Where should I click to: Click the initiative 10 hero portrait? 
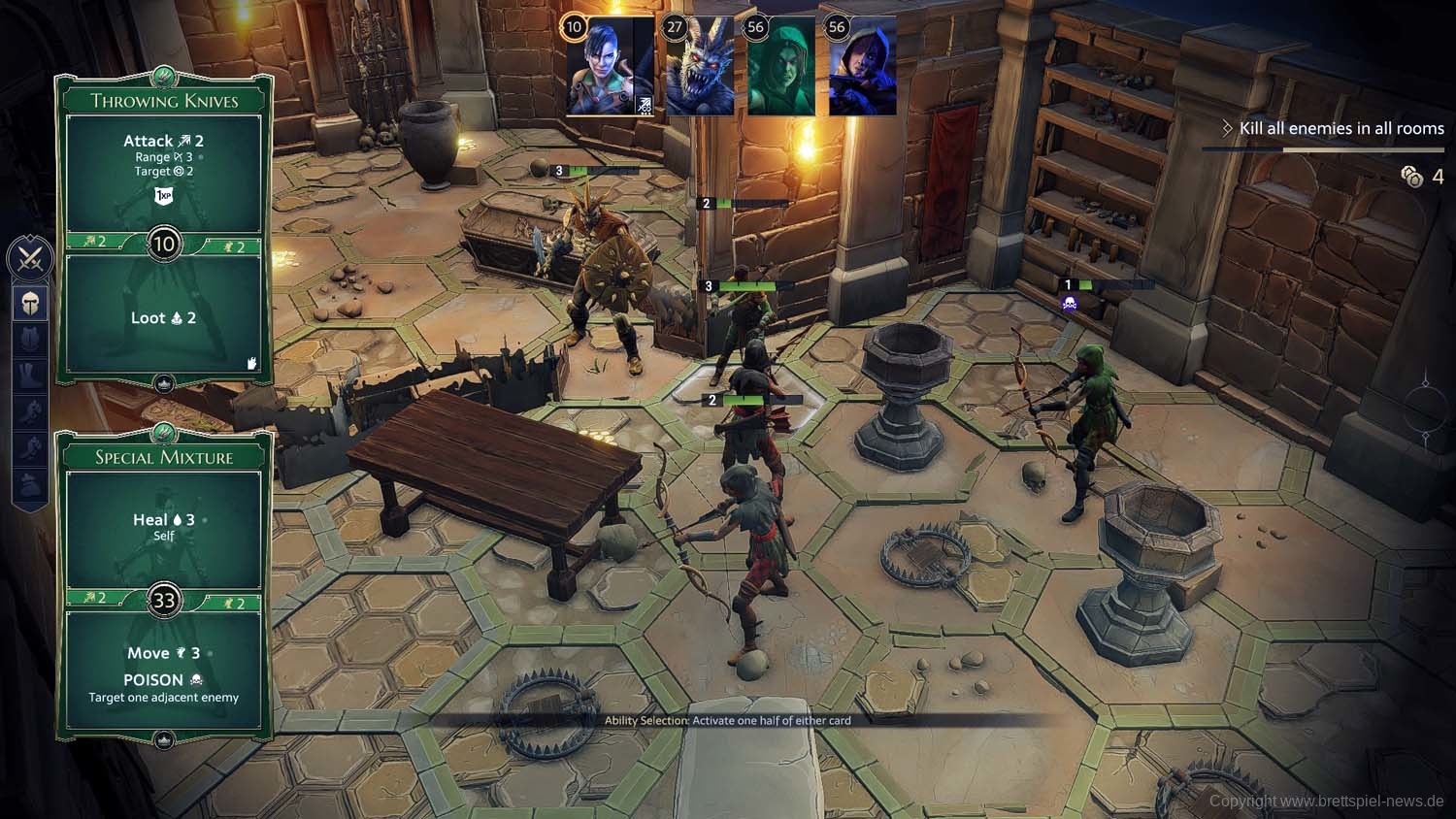[610, 66]
